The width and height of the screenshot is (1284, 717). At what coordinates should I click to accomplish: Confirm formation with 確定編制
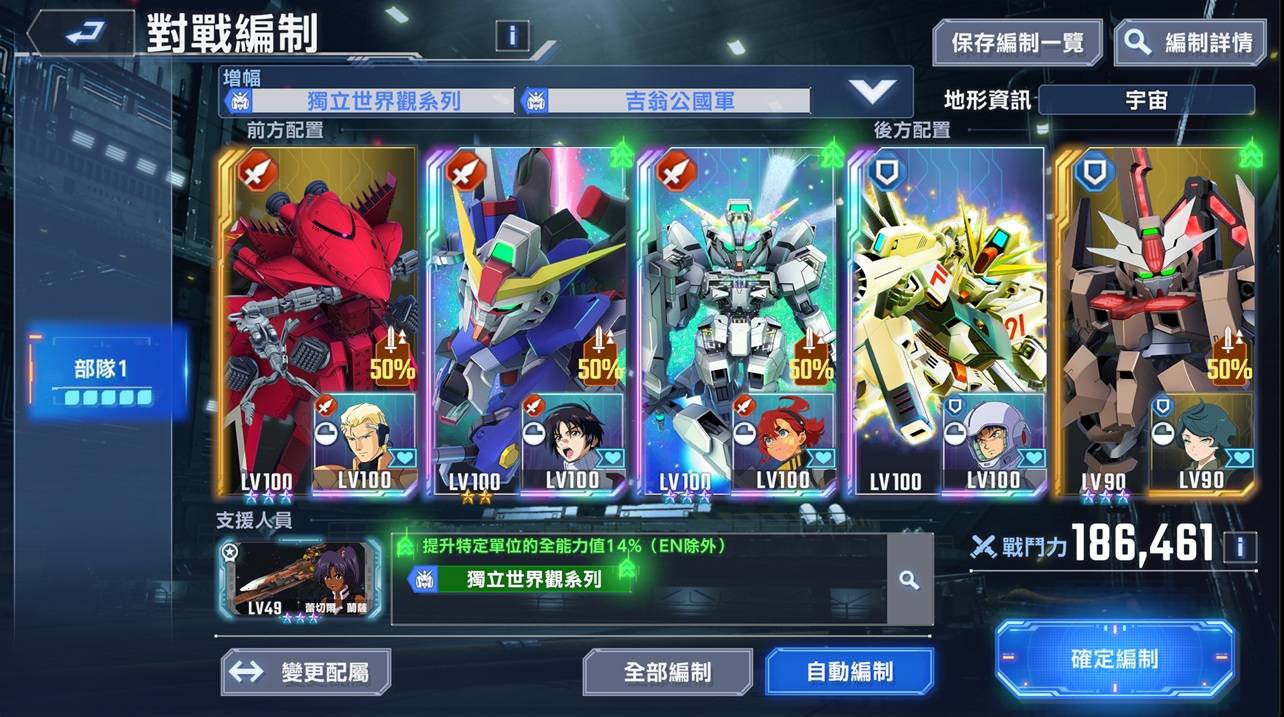pos(1114,658)
